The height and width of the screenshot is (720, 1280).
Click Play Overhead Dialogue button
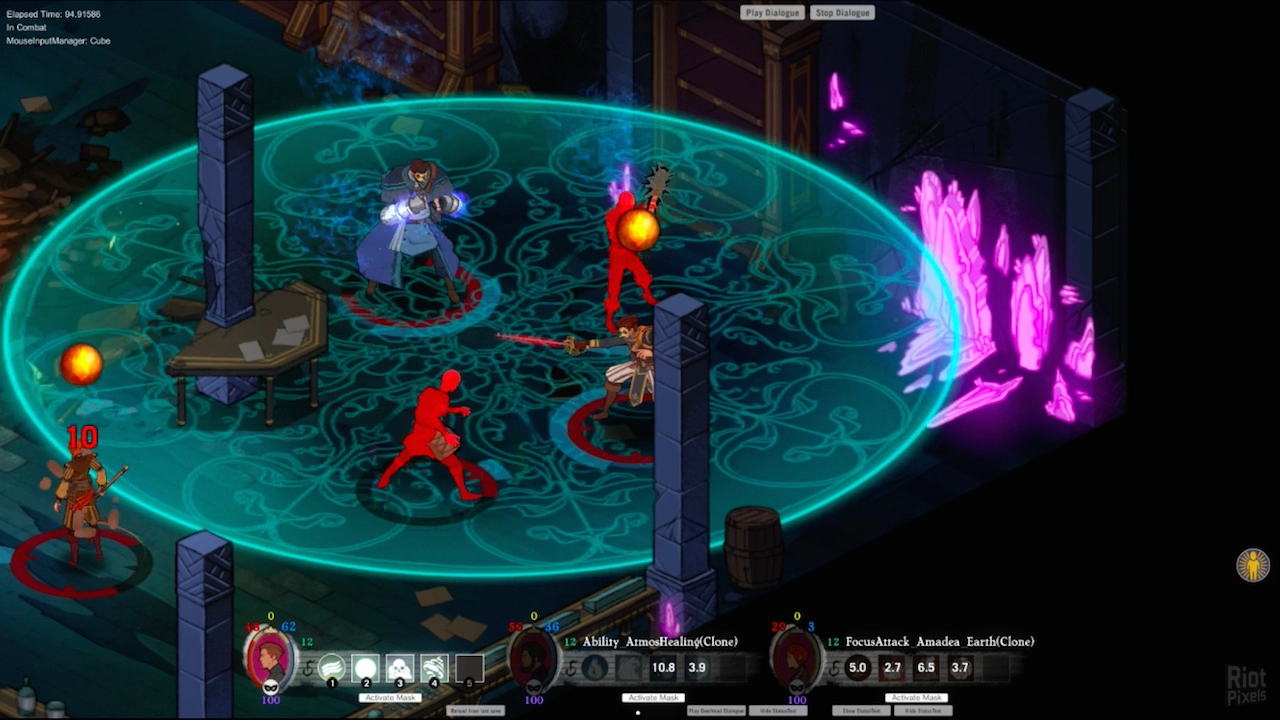click(x=716, y=711)
